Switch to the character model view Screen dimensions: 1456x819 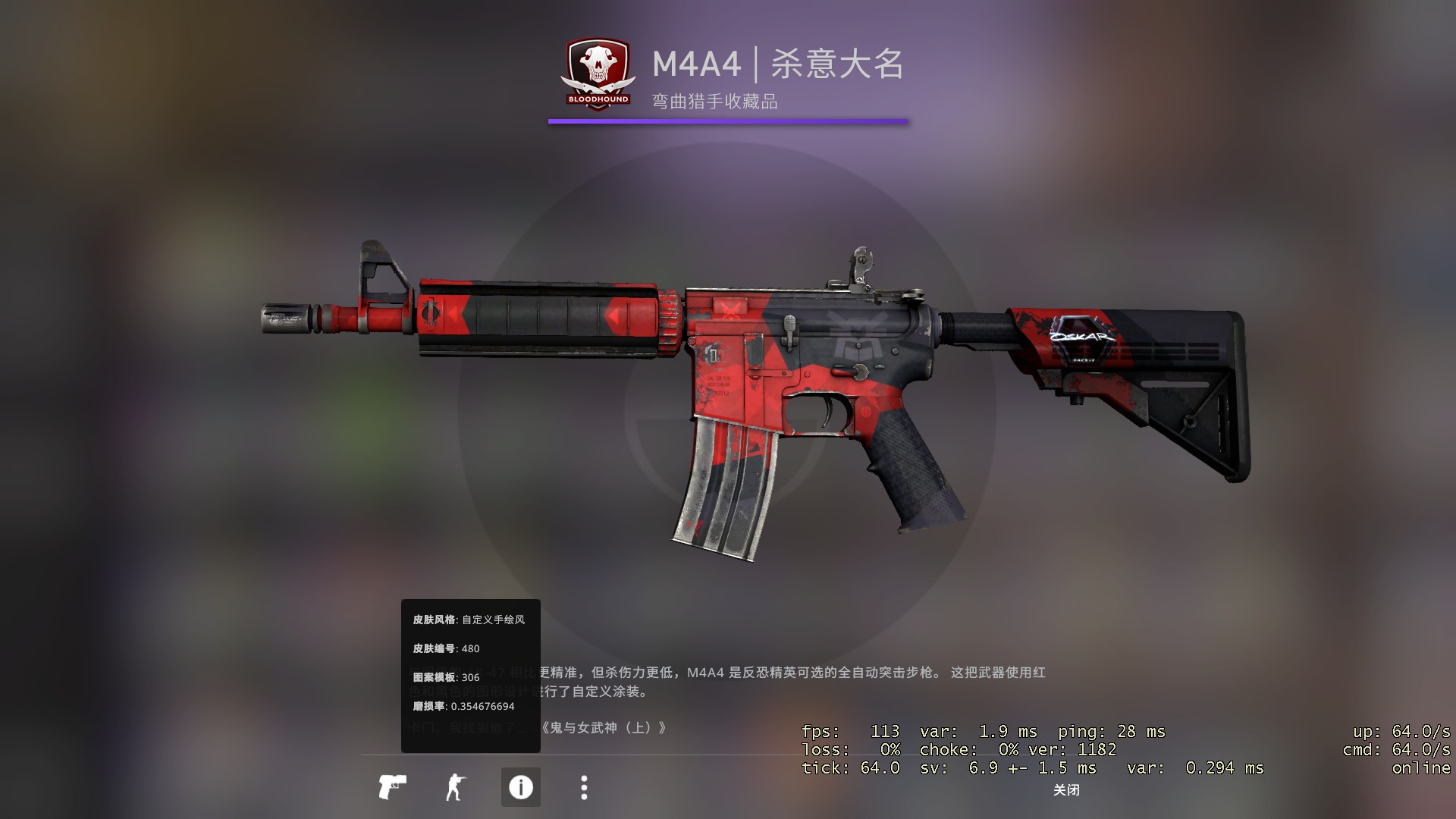[x=455, y=787]
